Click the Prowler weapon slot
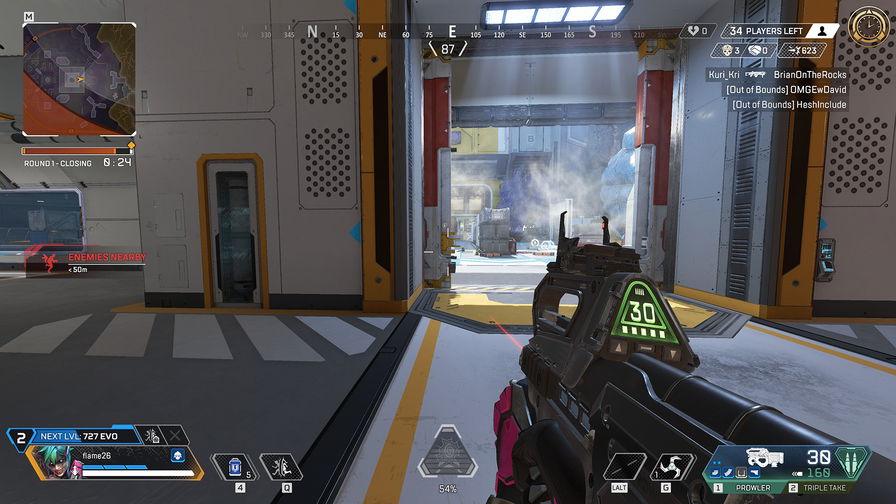This screenshot has height=504, width=896. (x=755, y=488)
